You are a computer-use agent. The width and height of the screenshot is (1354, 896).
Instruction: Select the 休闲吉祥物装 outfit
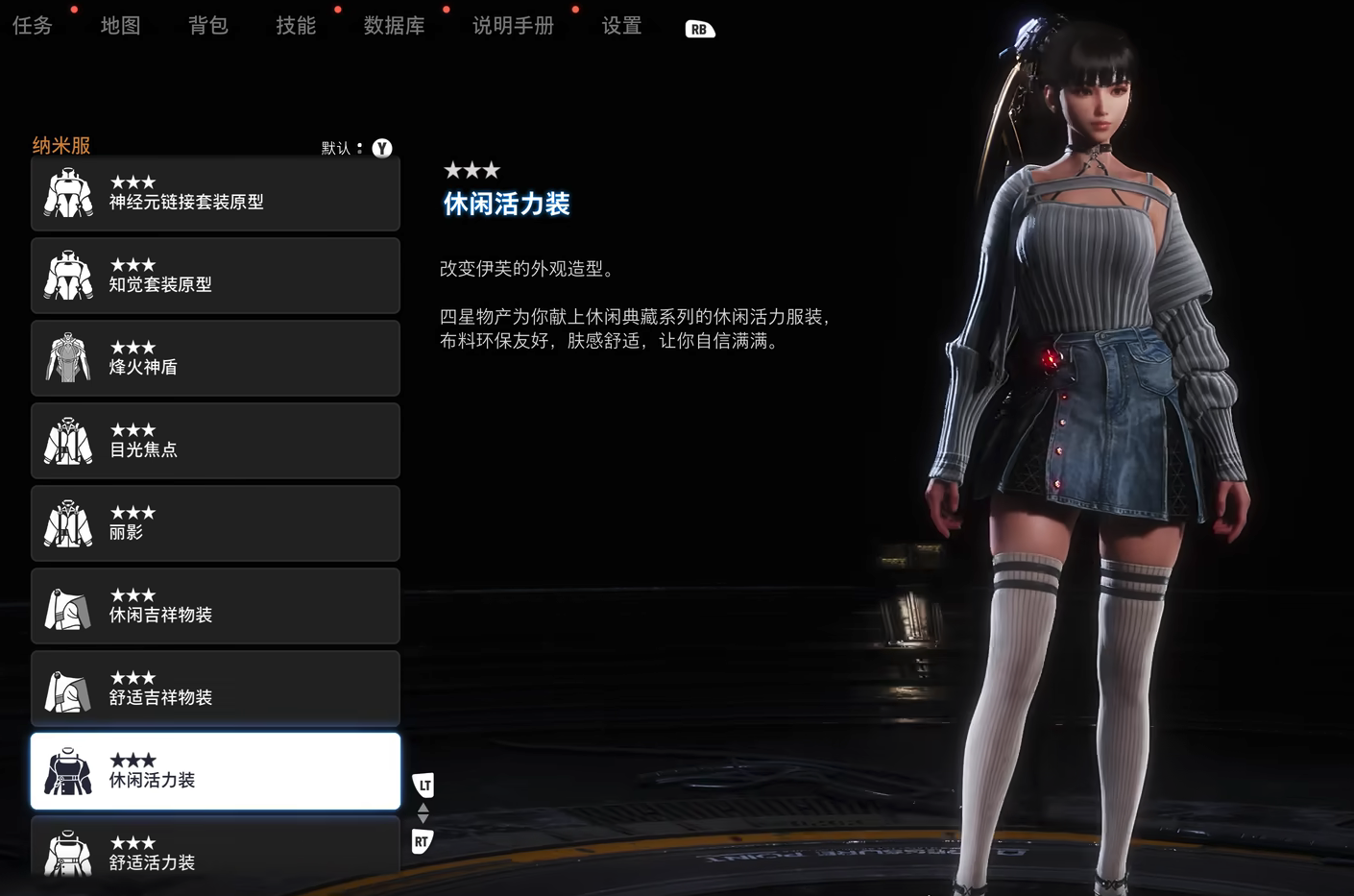215,607
